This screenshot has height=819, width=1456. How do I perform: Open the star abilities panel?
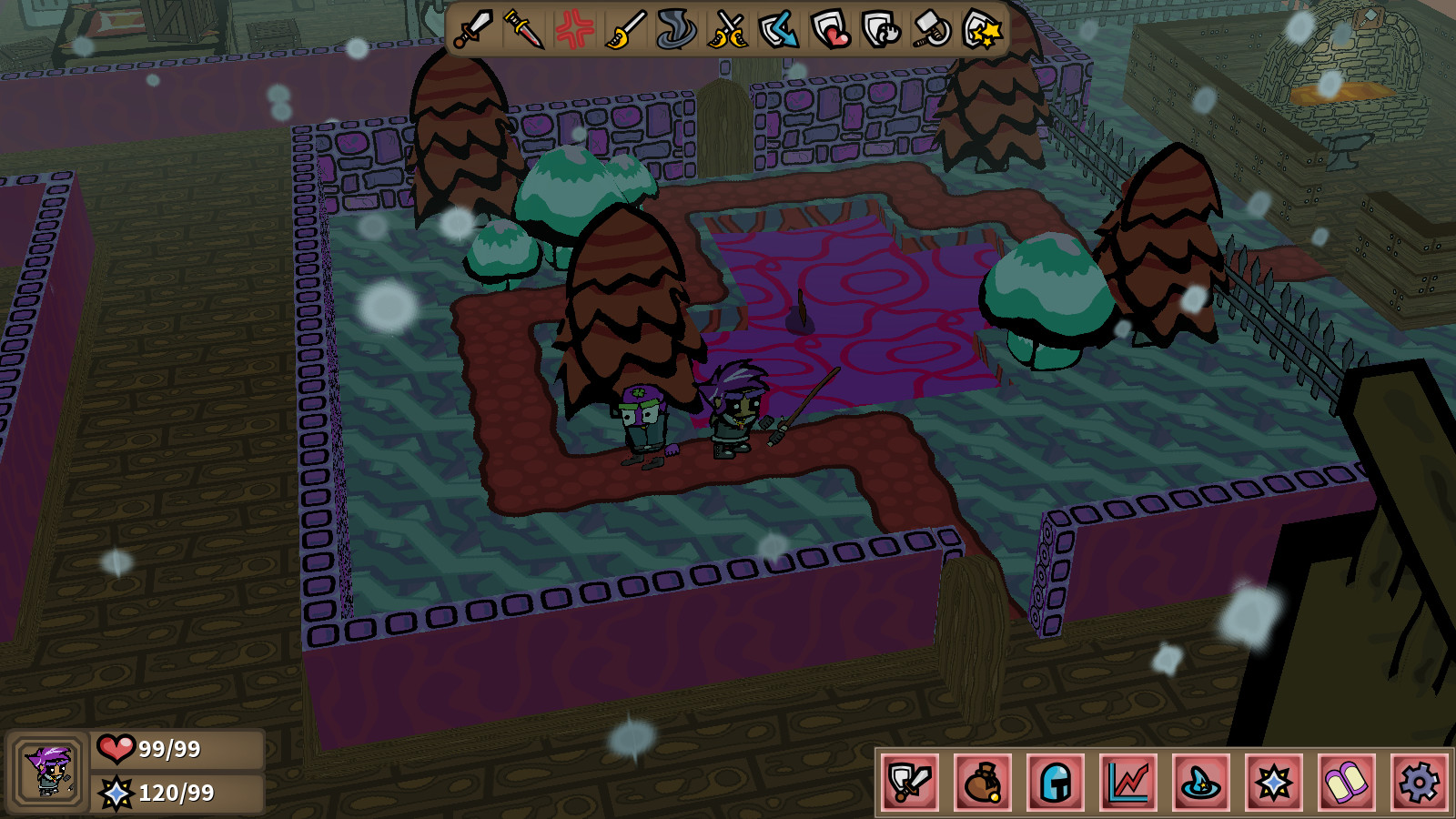click(x=1273, y=780)
